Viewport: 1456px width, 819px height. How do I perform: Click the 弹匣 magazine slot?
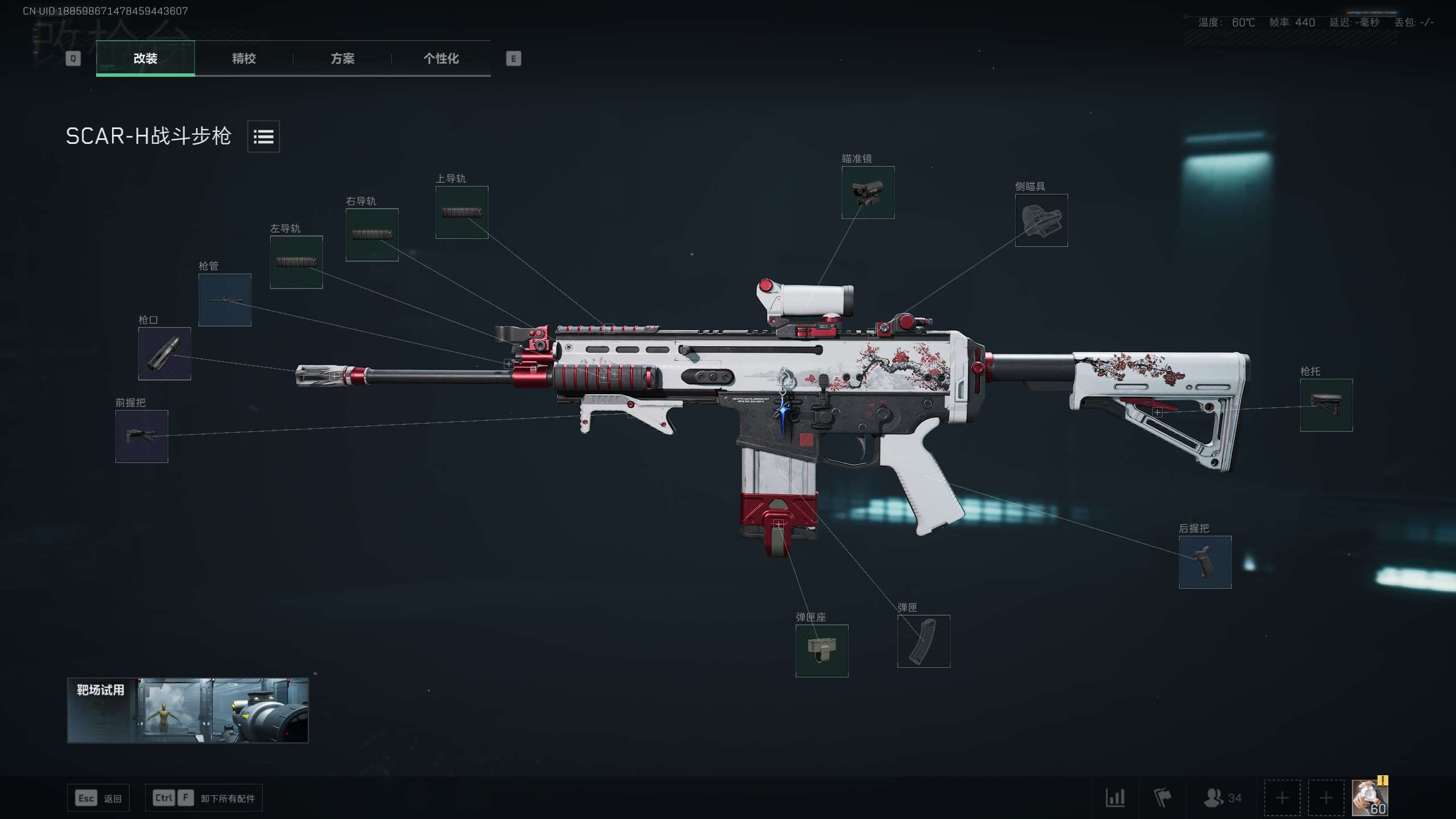(x=924, y=641)
